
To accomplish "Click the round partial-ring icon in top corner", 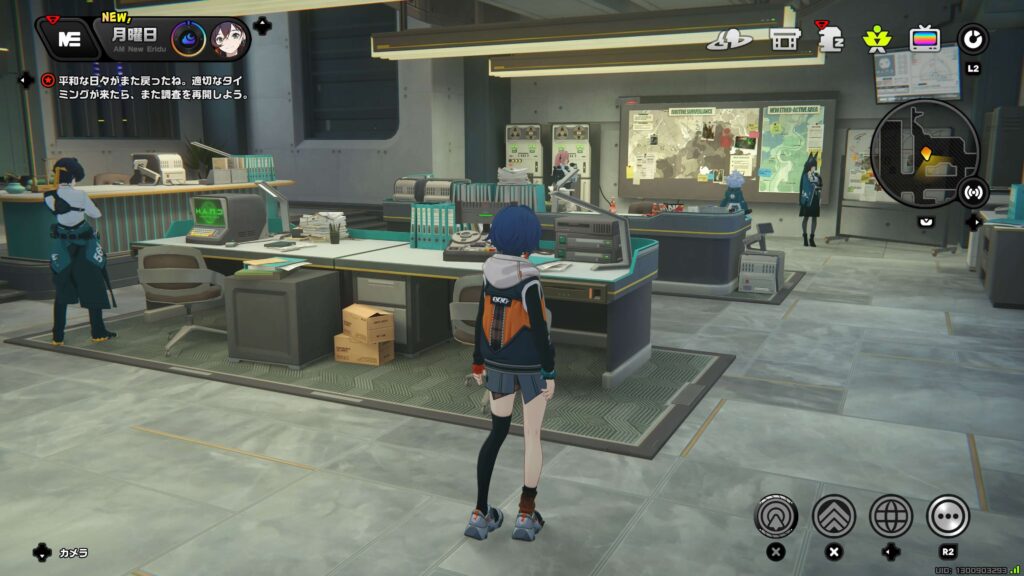I will (972, 39).
